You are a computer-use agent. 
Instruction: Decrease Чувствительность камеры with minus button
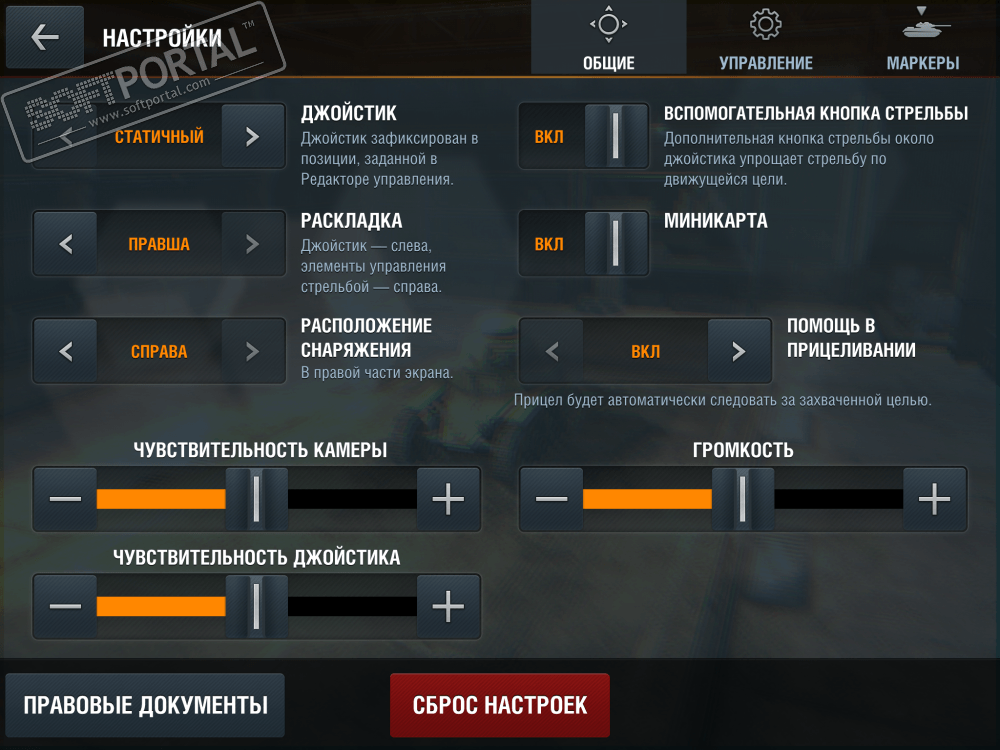[x=66, y=498]
